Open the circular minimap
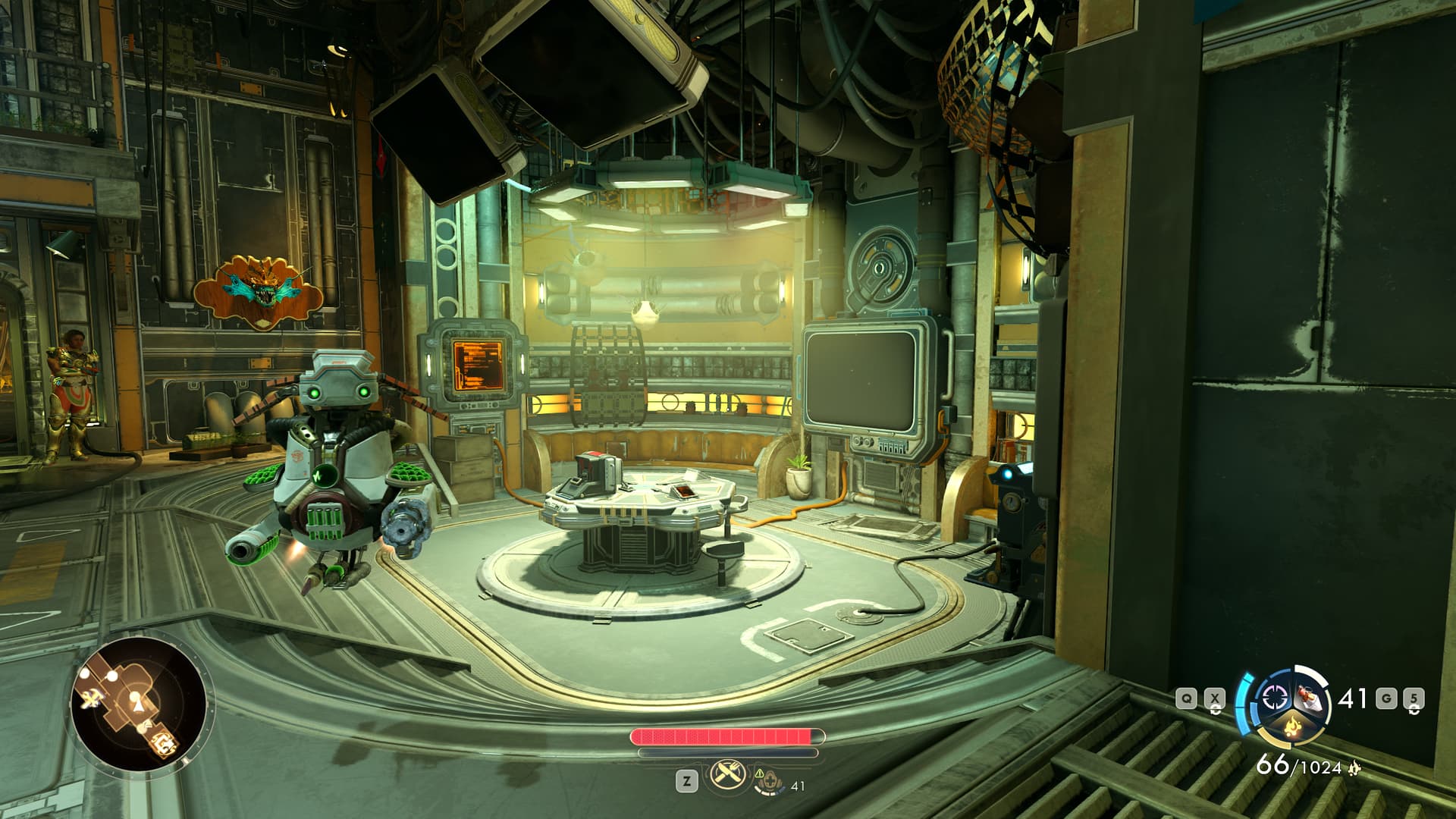Image resolution: width=1456 pixels, height=819 pixels. (138, 704)
